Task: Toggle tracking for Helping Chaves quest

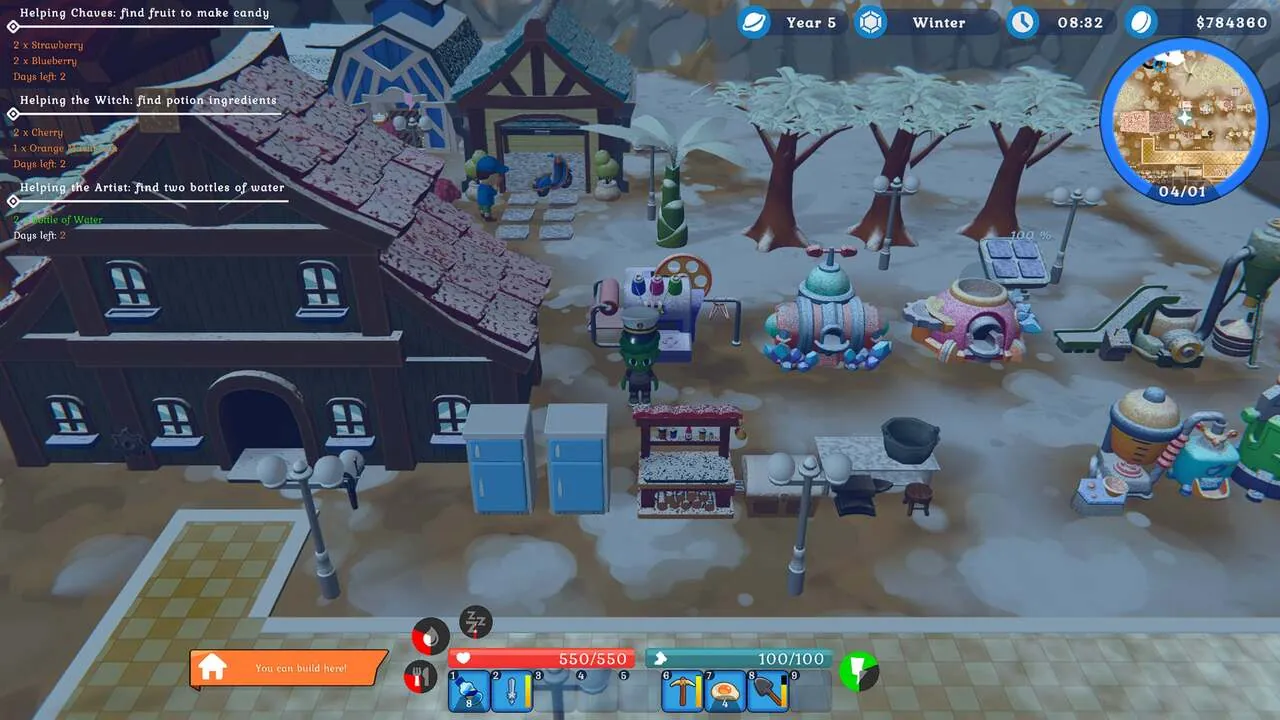Action: click(12, 28)
